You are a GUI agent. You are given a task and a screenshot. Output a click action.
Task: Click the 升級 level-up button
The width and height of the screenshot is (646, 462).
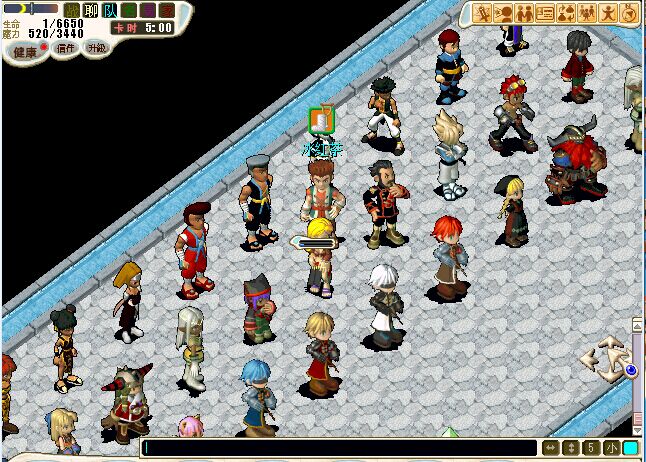(x=96, y=47)
